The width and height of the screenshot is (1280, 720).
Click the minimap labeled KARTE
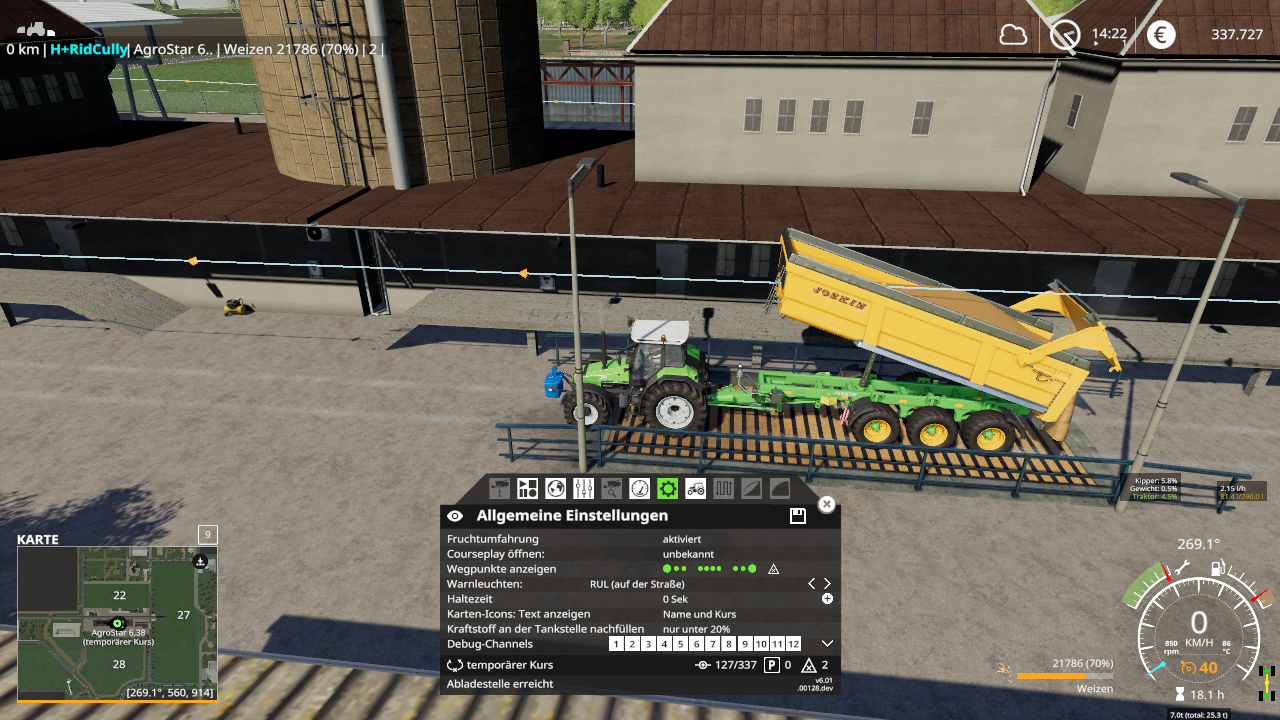(117, 621)
